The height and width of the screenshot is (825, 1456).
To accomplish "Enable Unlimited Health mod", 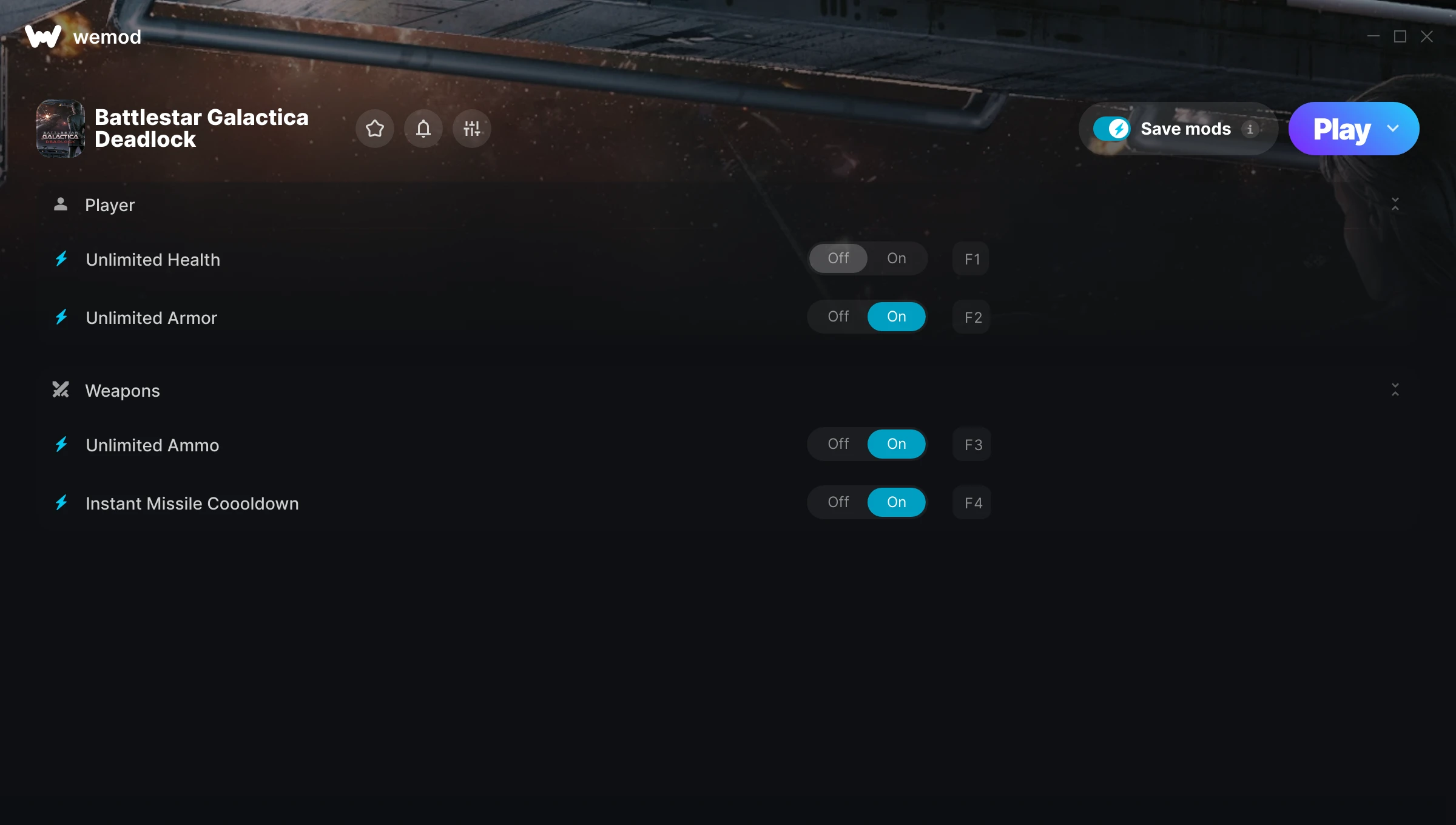I will tap(896, 258).
